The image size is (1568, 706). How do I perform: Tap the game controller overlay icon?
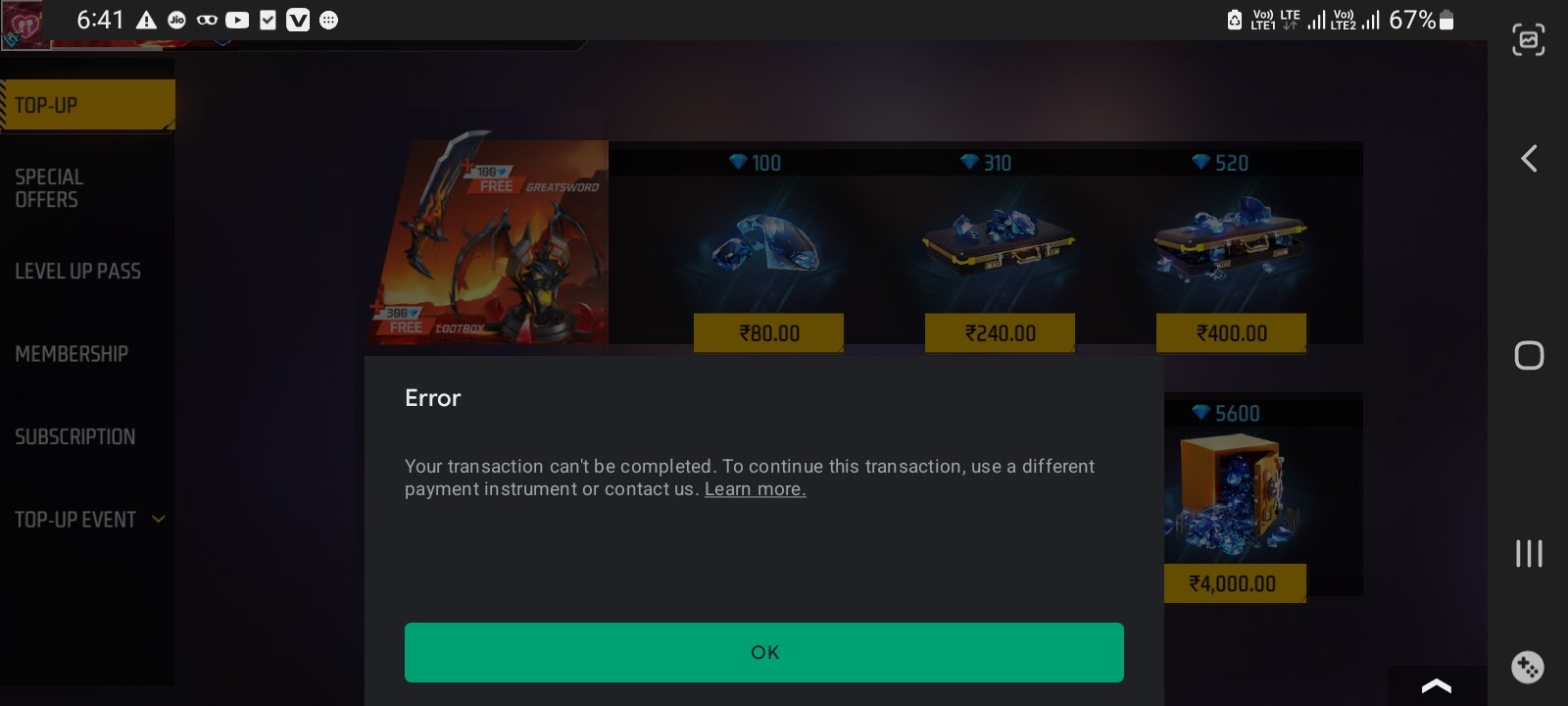coord(1527,668)
